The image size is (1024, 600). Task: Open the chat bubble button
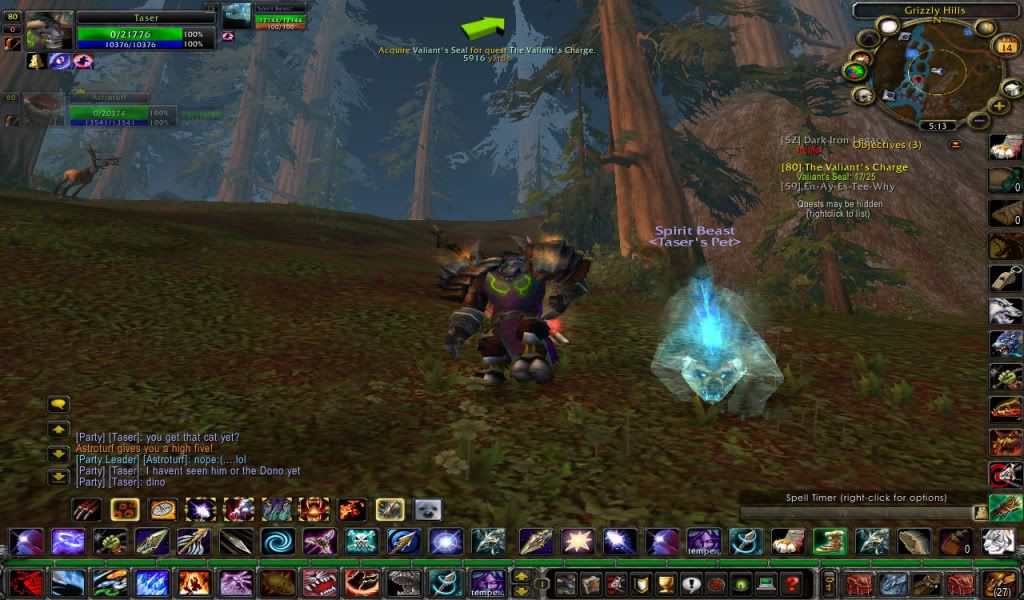58,405
